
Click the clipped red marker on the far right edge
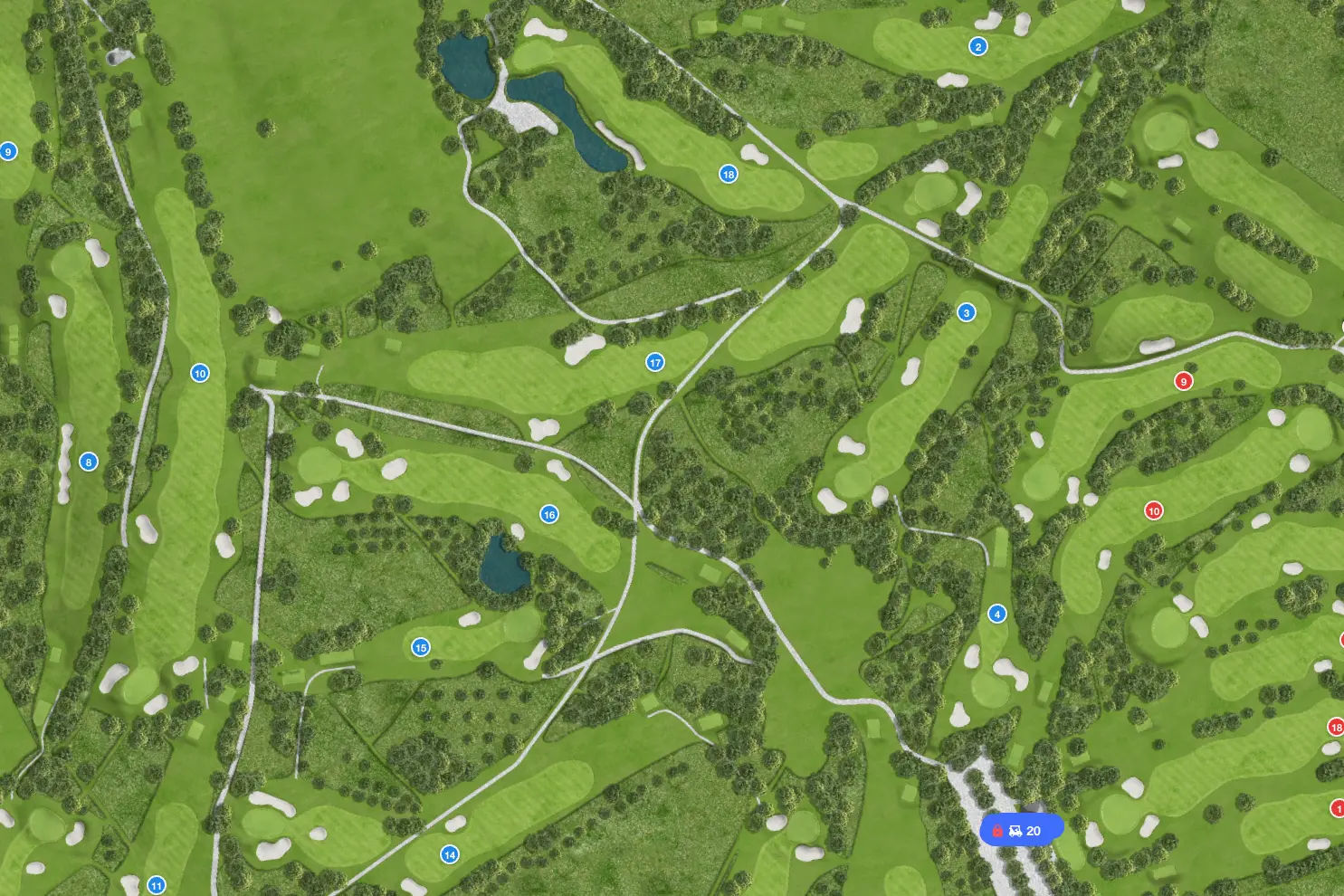1342,638
